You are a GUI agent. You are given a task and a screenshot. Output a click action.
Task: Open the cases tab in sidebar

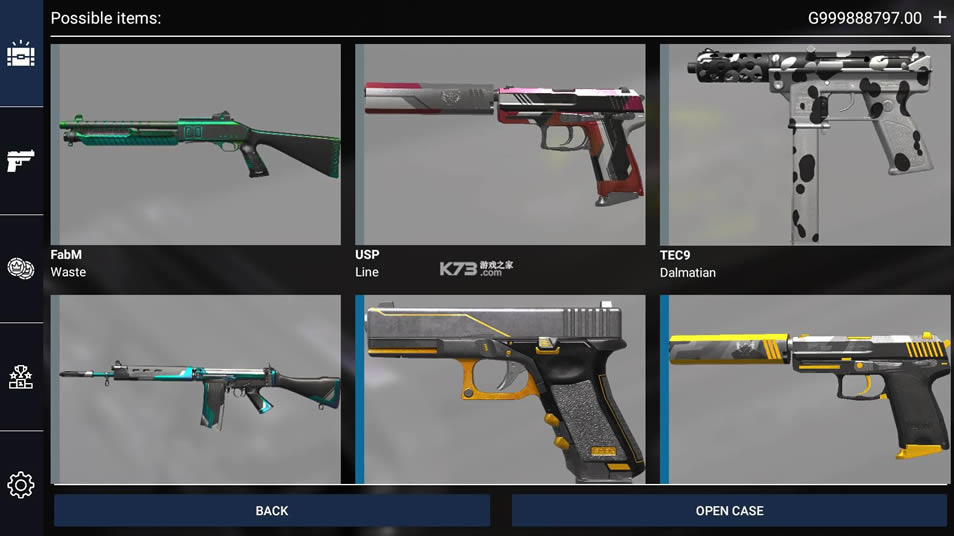[x=21, y=54]
